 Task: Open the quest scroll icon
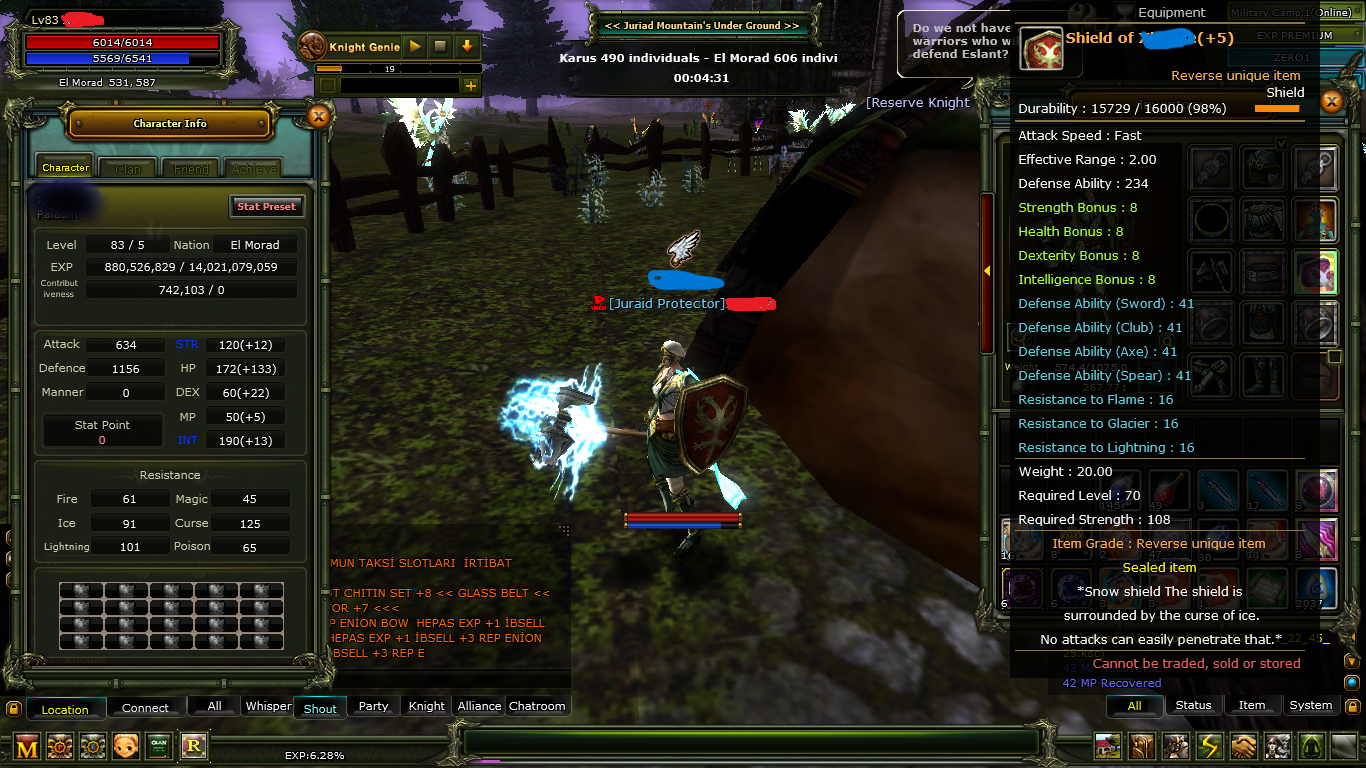coord(1141,746)
